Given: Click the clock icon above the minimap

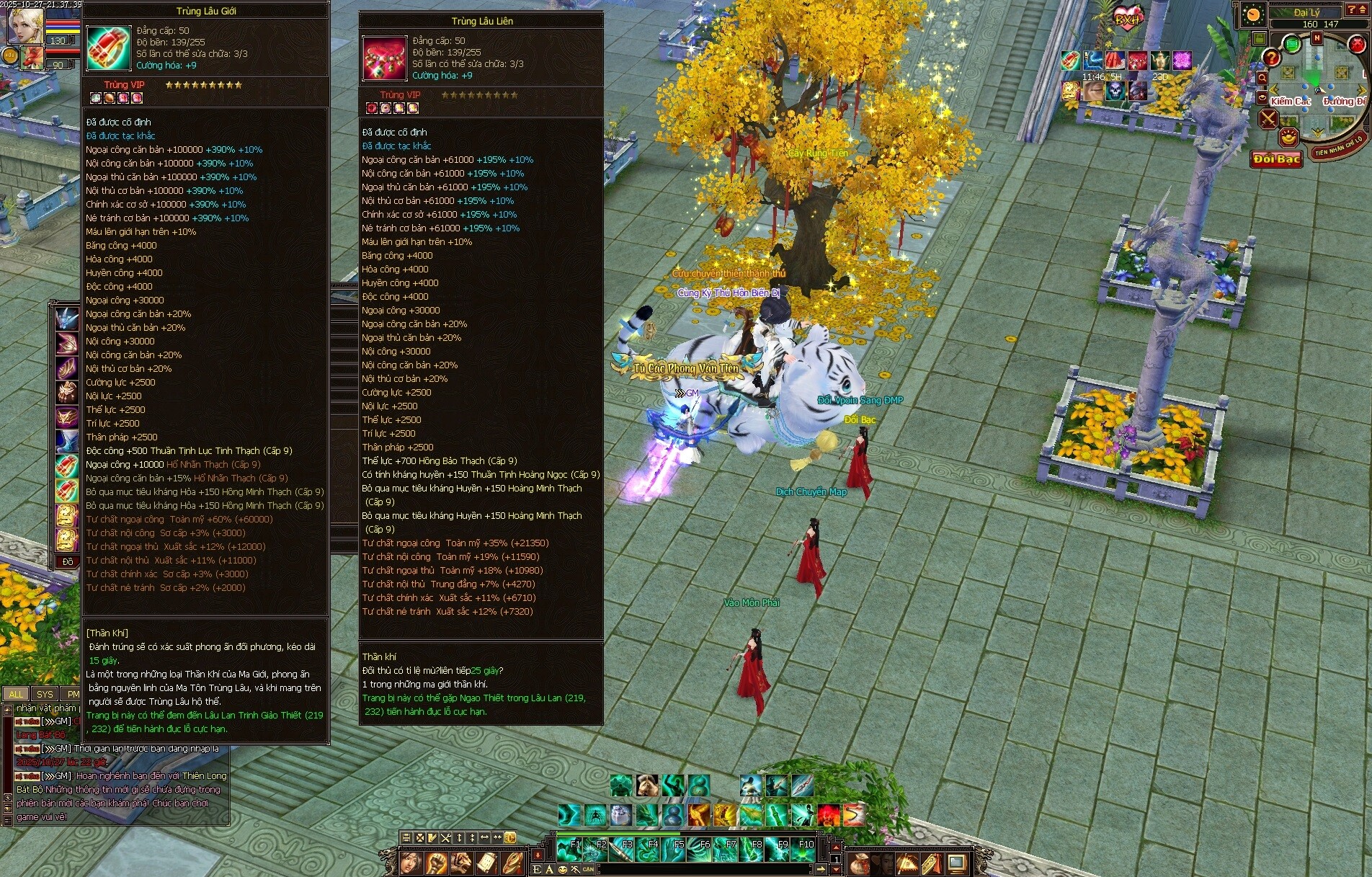Looking at the screenshot, I should point(1253,14).
